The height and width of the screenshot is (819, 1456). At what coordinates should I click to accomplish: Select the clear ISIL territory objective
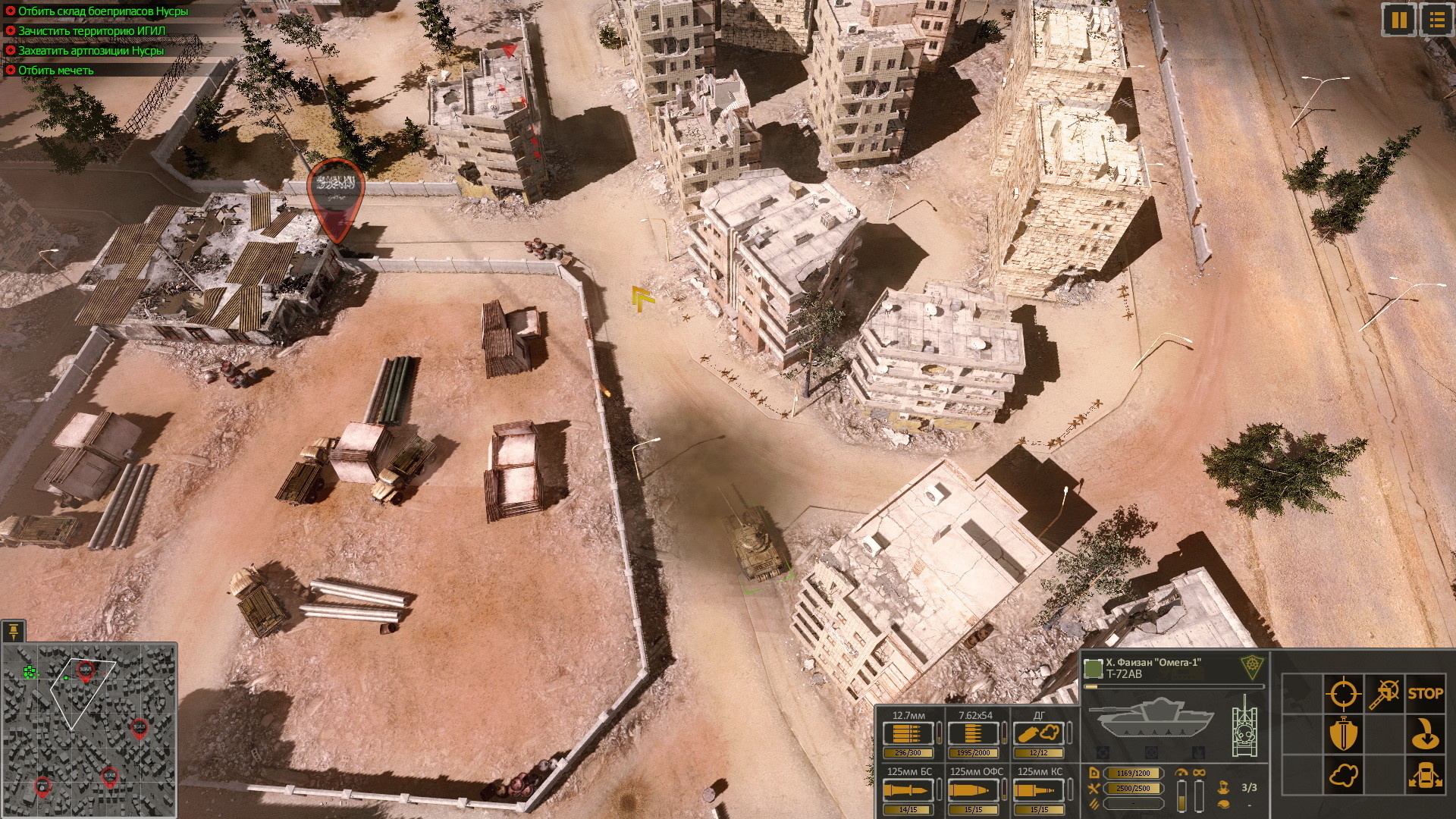tap(91, 31)
